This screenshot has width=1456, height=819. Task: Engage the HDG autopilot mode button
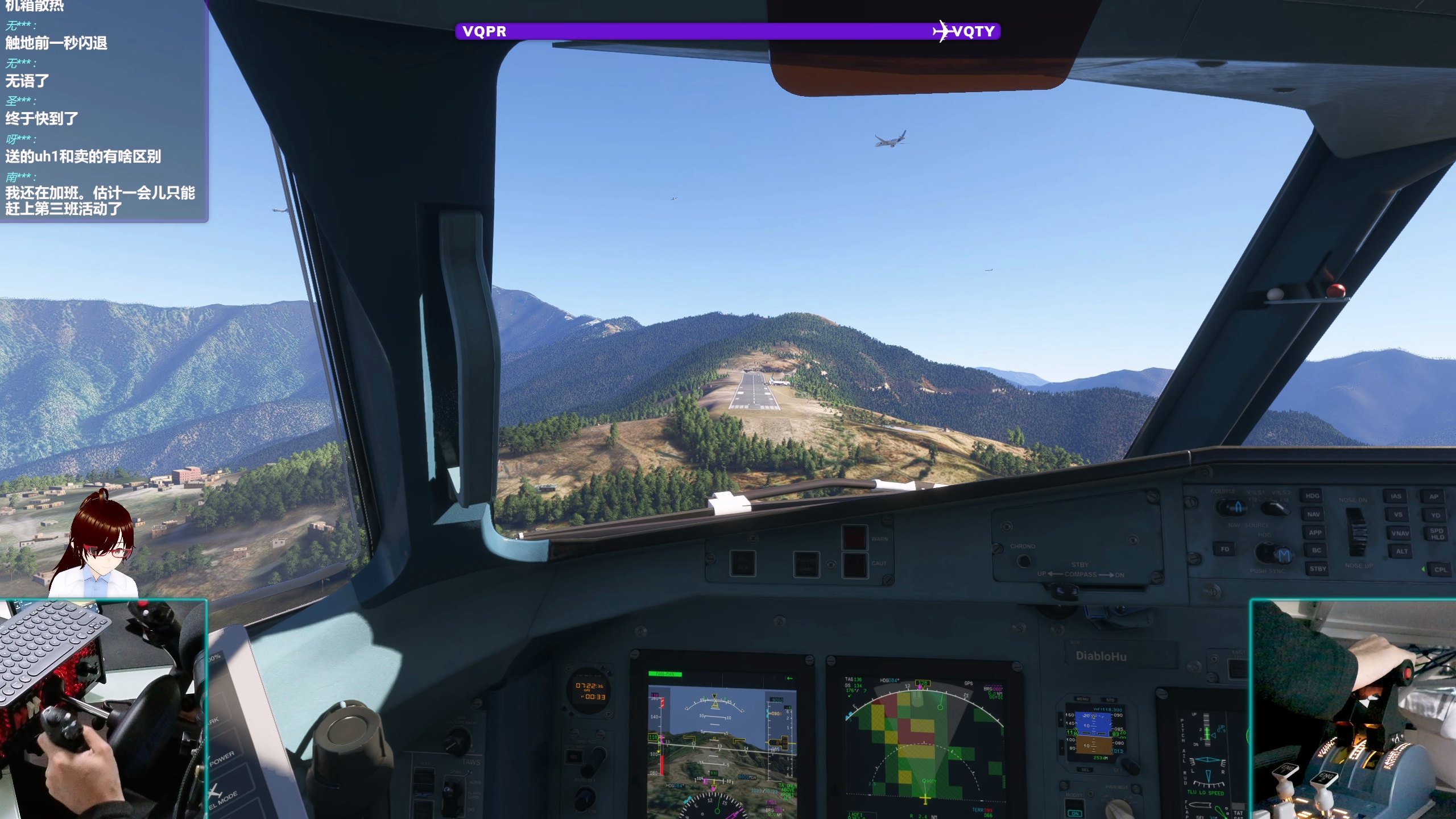point(1313,496)
